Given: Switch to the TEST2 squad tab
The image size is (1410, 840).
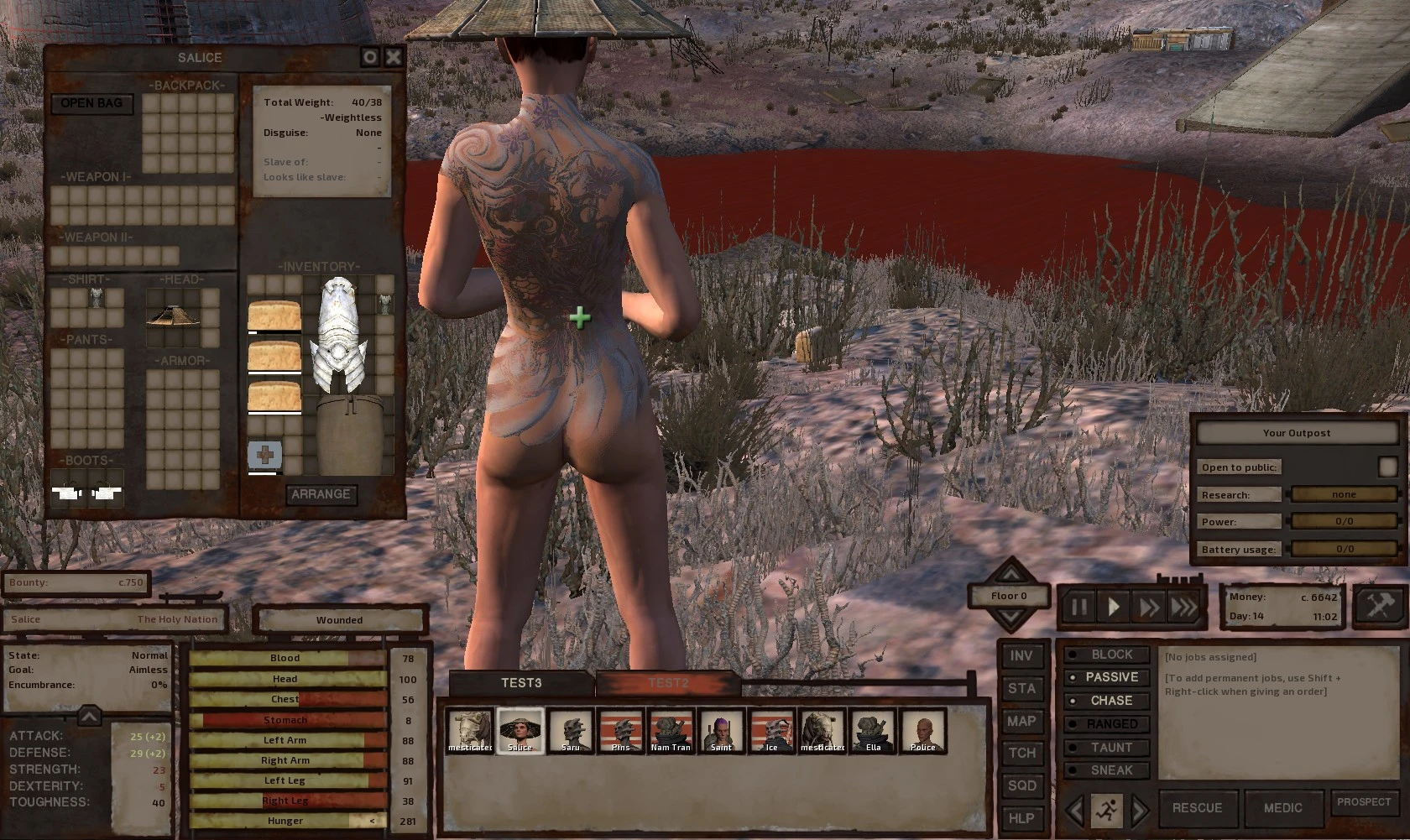Looking at the screenshot, I should tap(668, 683).
